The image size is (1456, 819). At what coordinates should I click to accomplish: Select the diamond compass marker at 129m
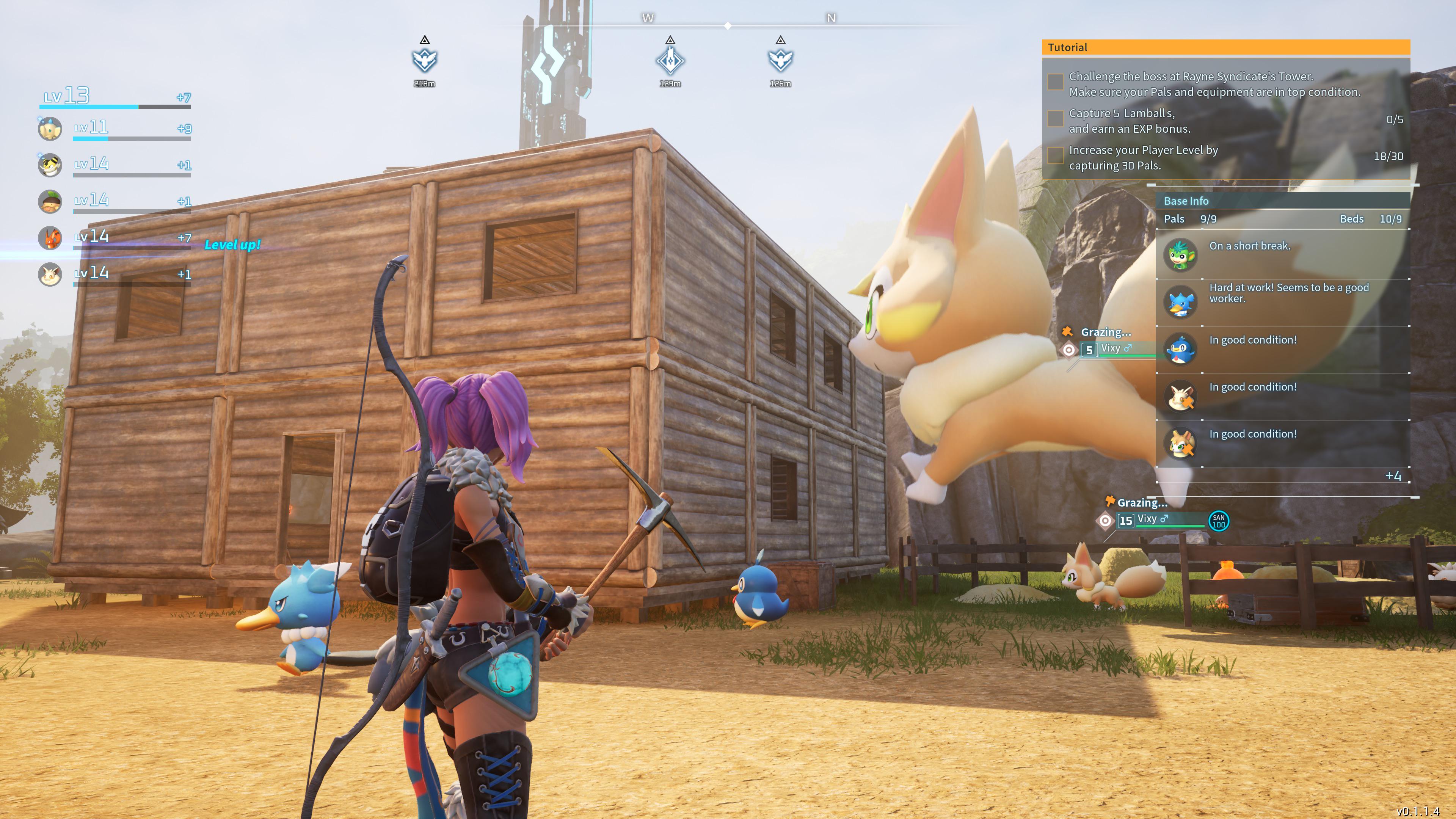click(x=670, y=61)
